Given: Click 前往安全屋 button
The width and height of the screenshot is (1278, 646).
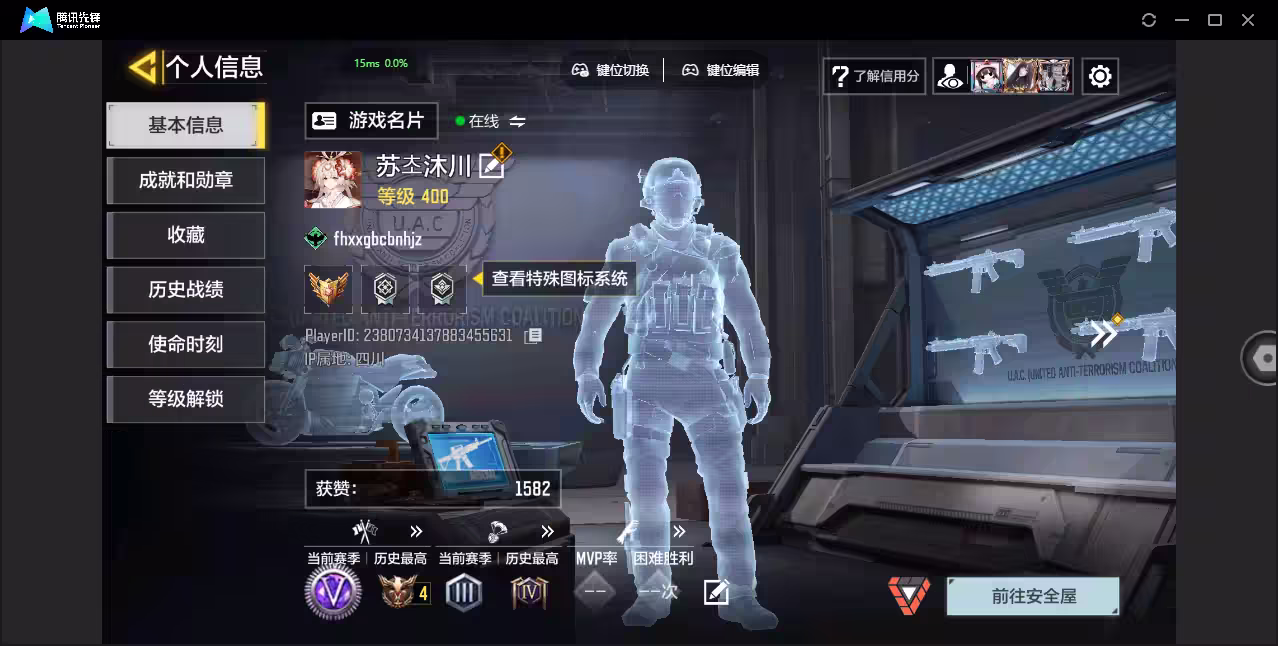Looking at the screenshot, I should [1033, 596].
